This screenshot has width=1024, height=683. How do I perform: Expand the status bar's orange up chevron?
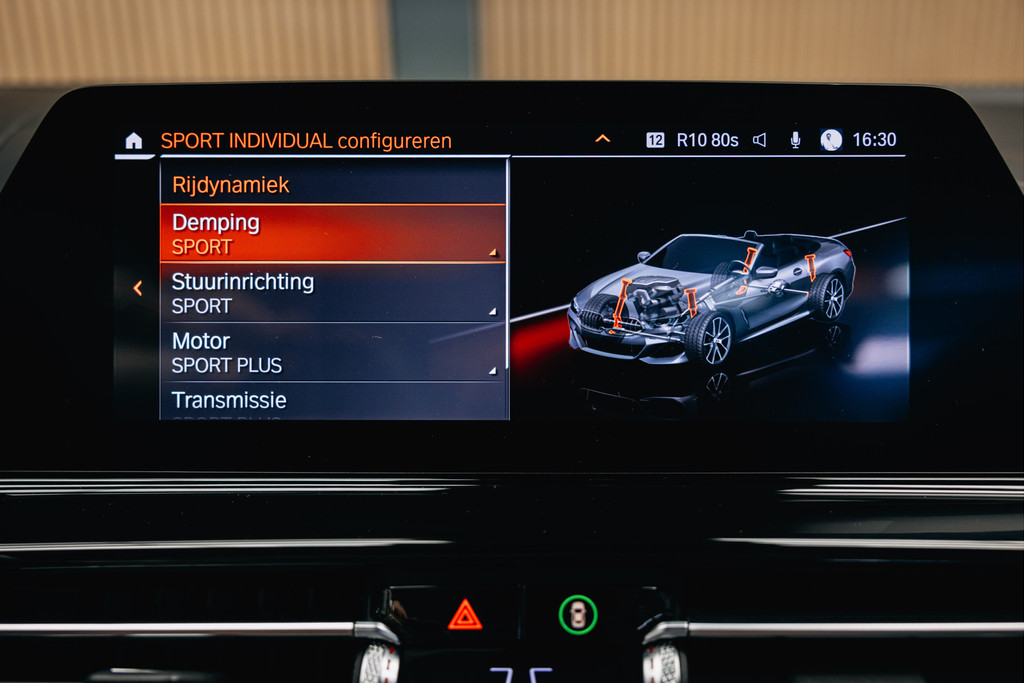point(602,139)
